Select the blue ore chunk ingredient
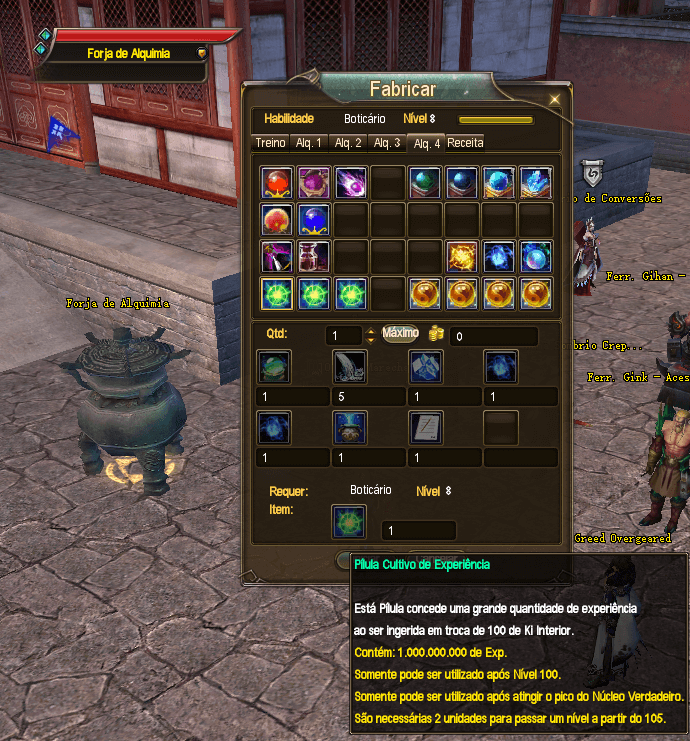The image size is (690, 741). click(425, 367)
